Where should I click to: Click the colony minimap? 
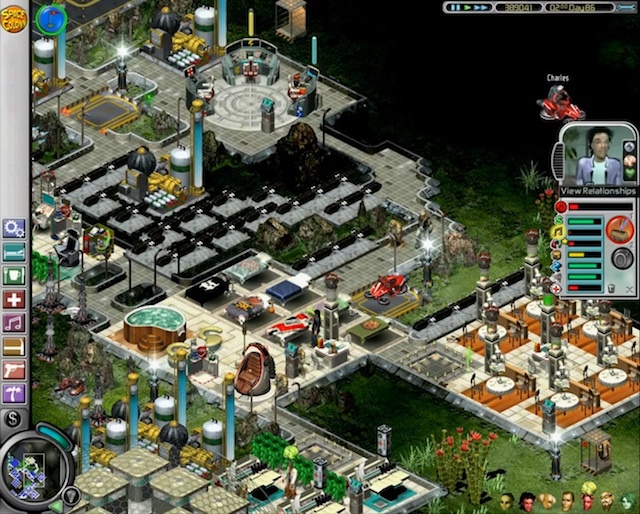[34, 468]
